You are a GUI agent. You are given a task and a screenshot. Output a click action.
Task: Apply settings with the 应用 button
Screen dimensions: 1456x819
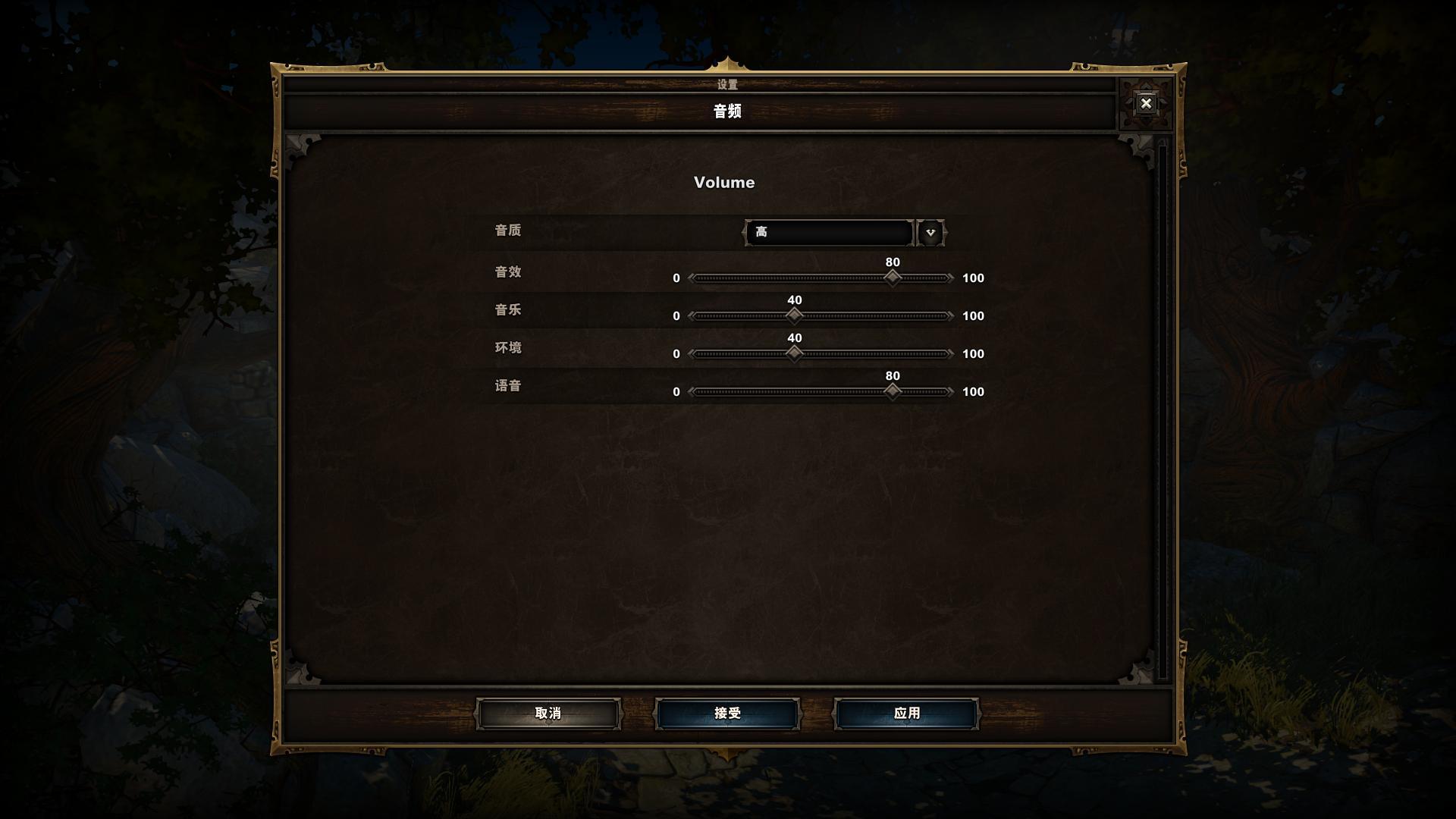(x=906, y=714)
